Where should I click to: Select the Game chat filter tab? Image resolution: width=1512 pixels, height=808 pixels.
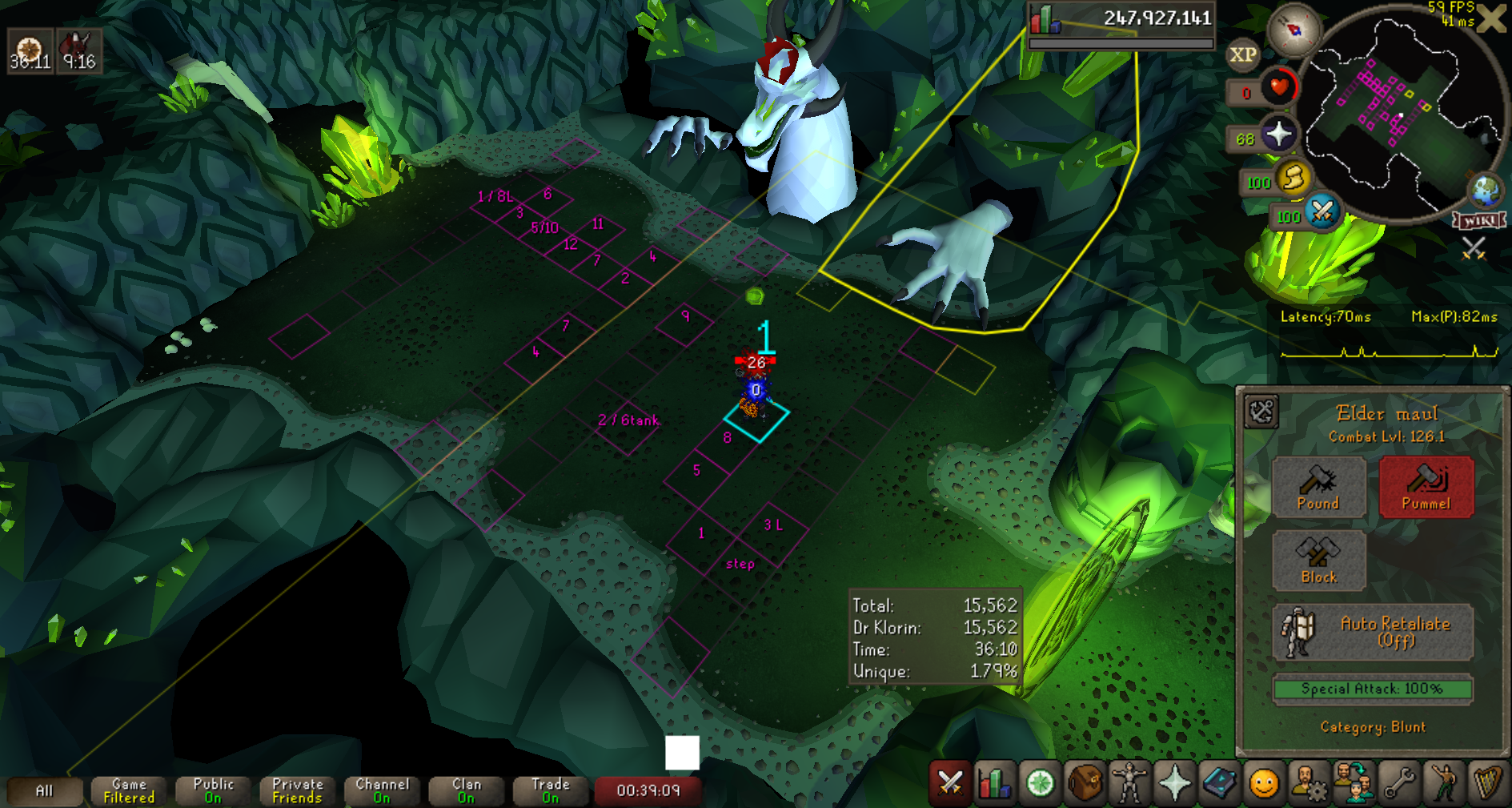(x=129, y=791)
